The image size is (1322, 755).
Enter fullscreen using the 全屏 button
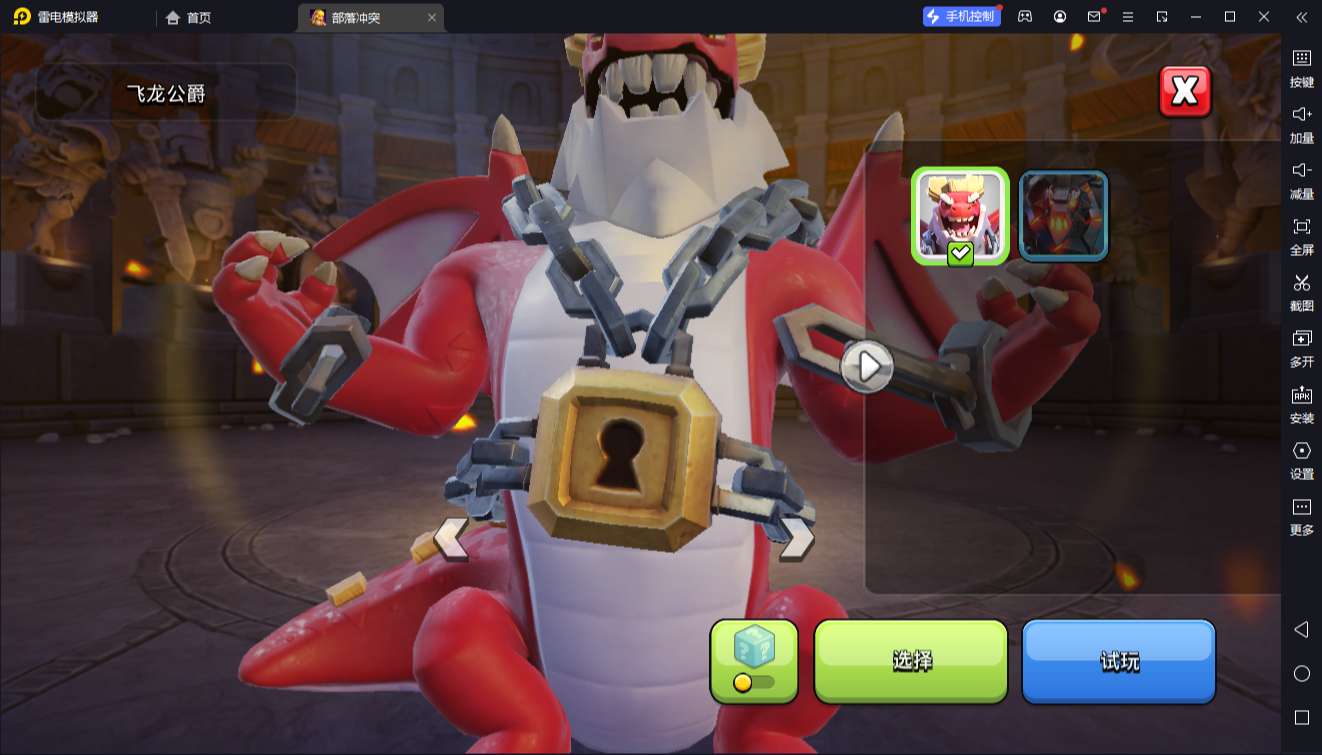1301,236
